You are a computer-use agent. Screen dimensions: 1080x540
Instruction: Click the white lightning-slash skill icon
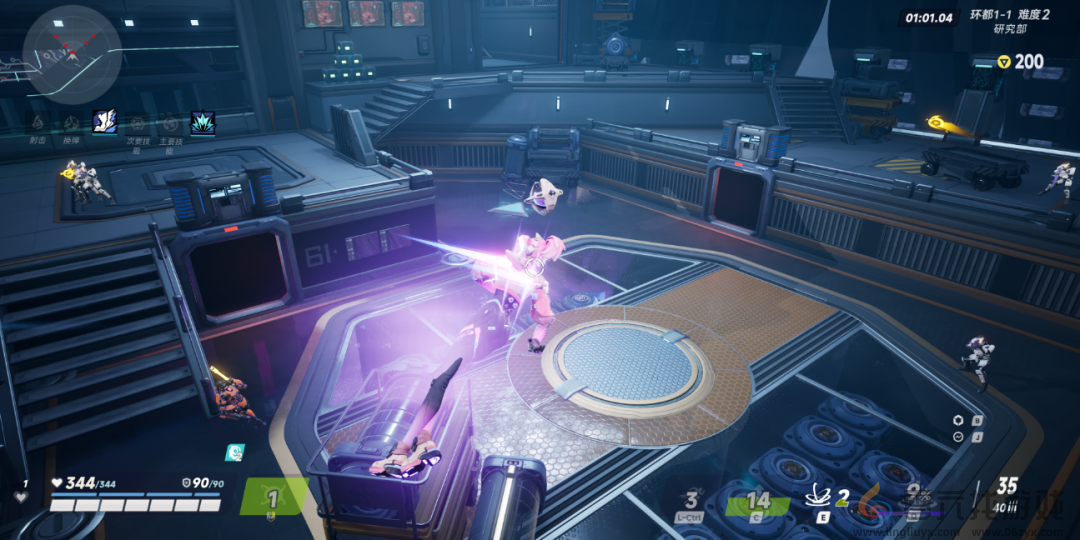104,122
